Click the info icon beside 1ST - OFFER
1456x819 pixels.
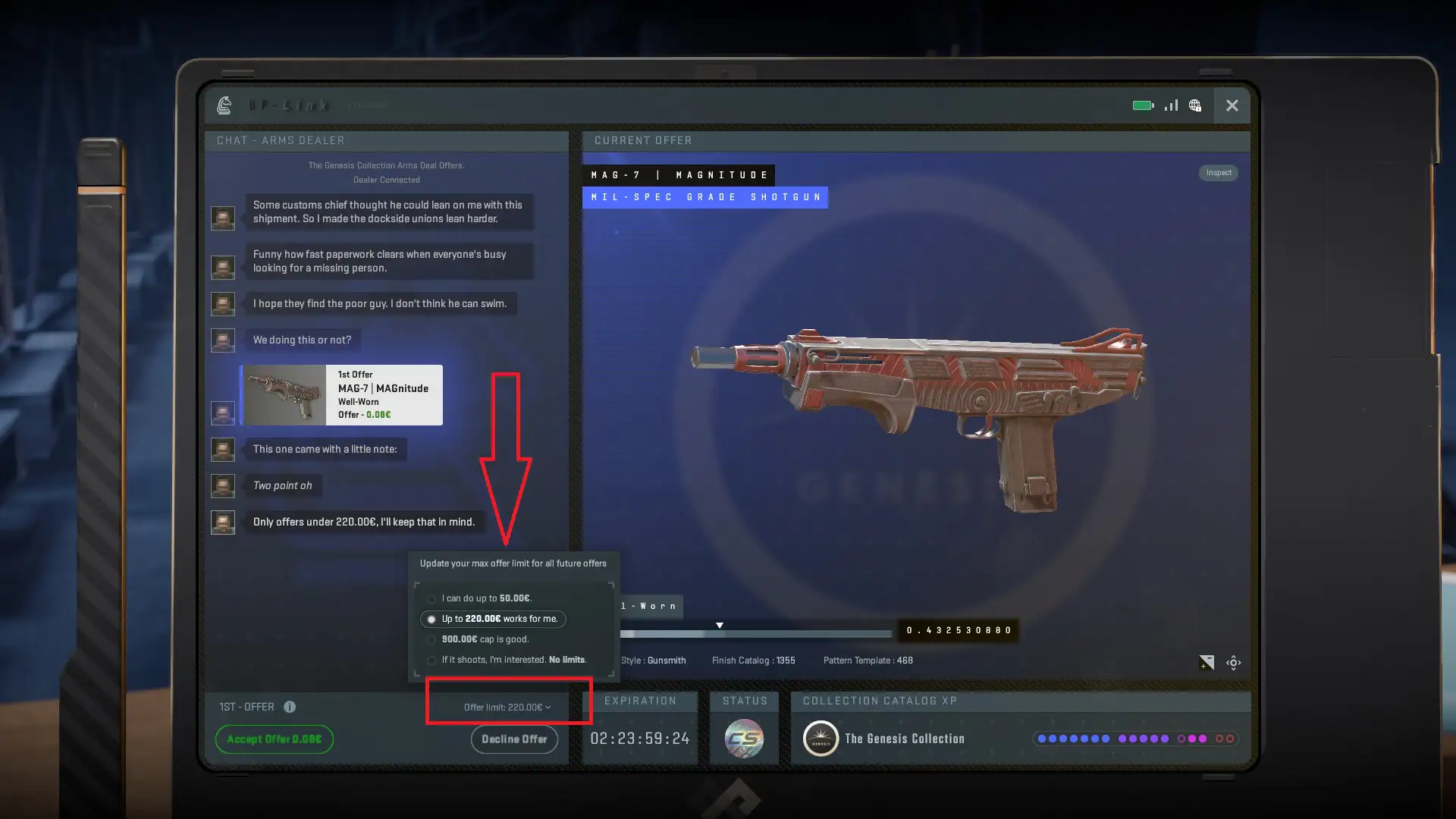point(290,707)
